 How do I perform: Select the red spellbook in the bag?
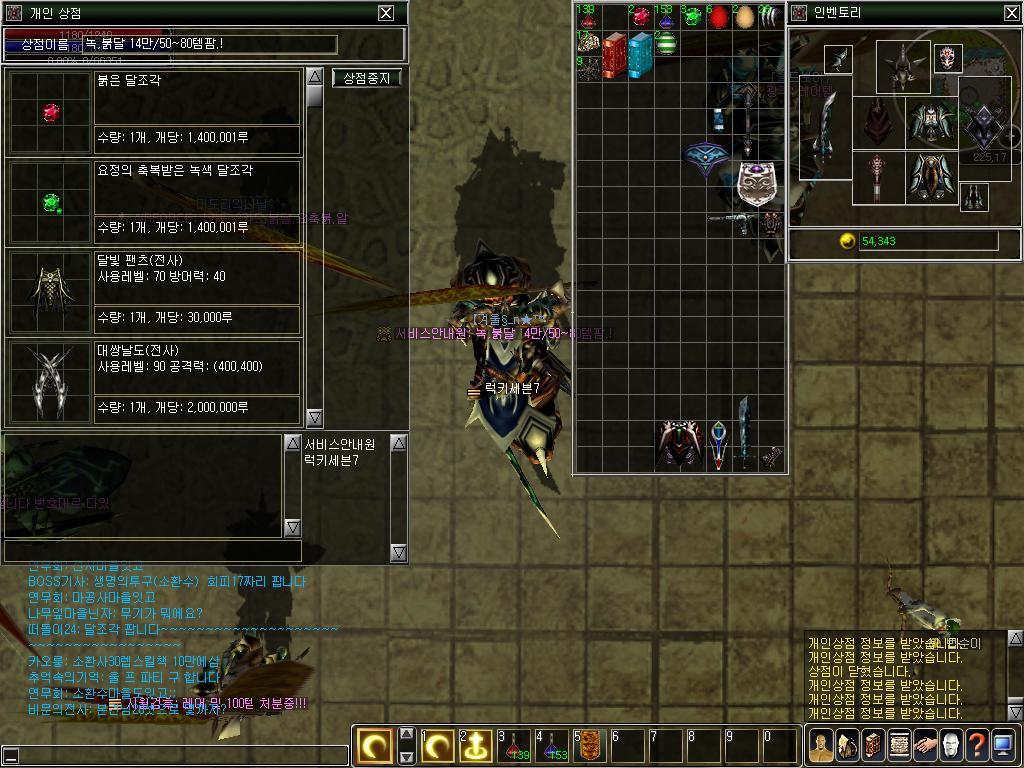614,53
